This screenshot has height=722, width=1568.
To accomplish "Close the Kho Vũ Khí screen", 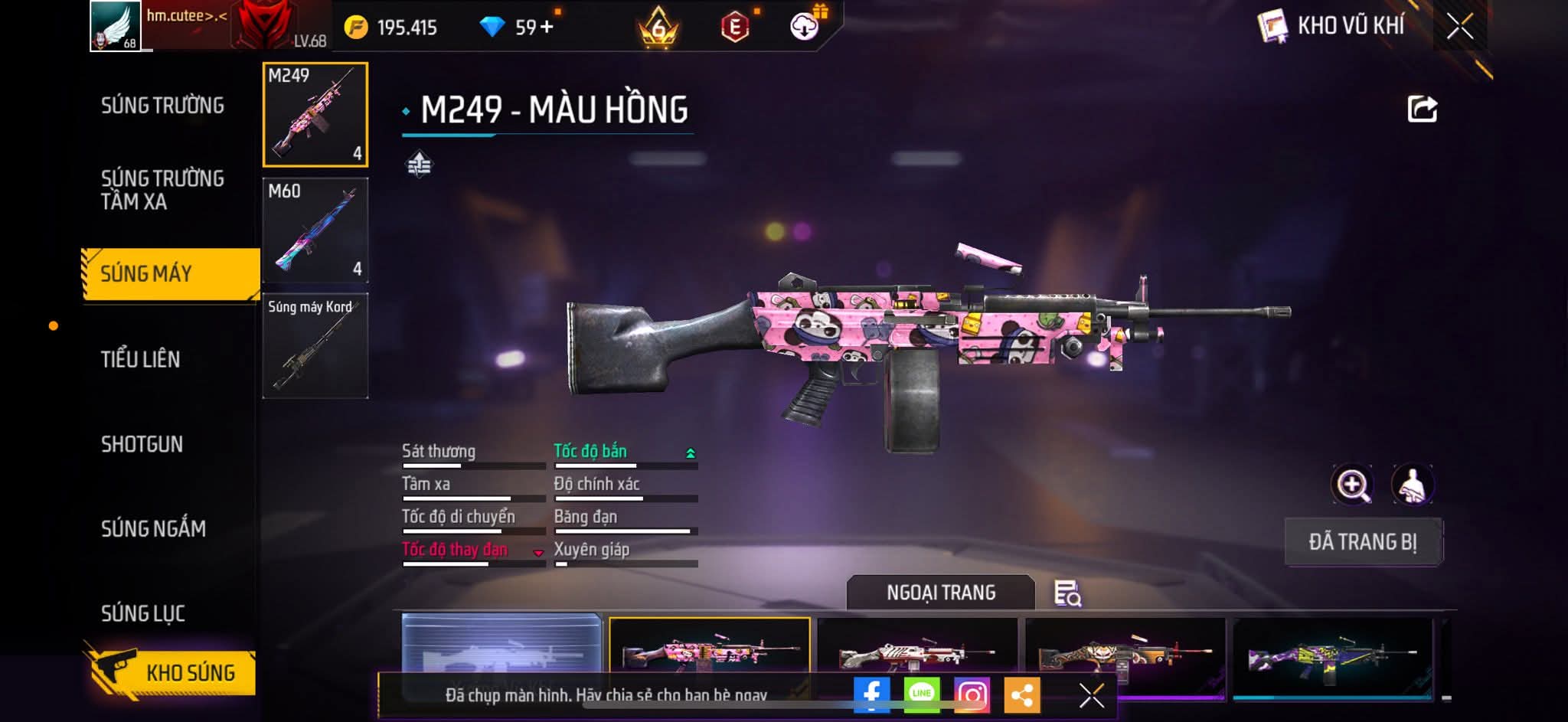I will click(1459, 27).
